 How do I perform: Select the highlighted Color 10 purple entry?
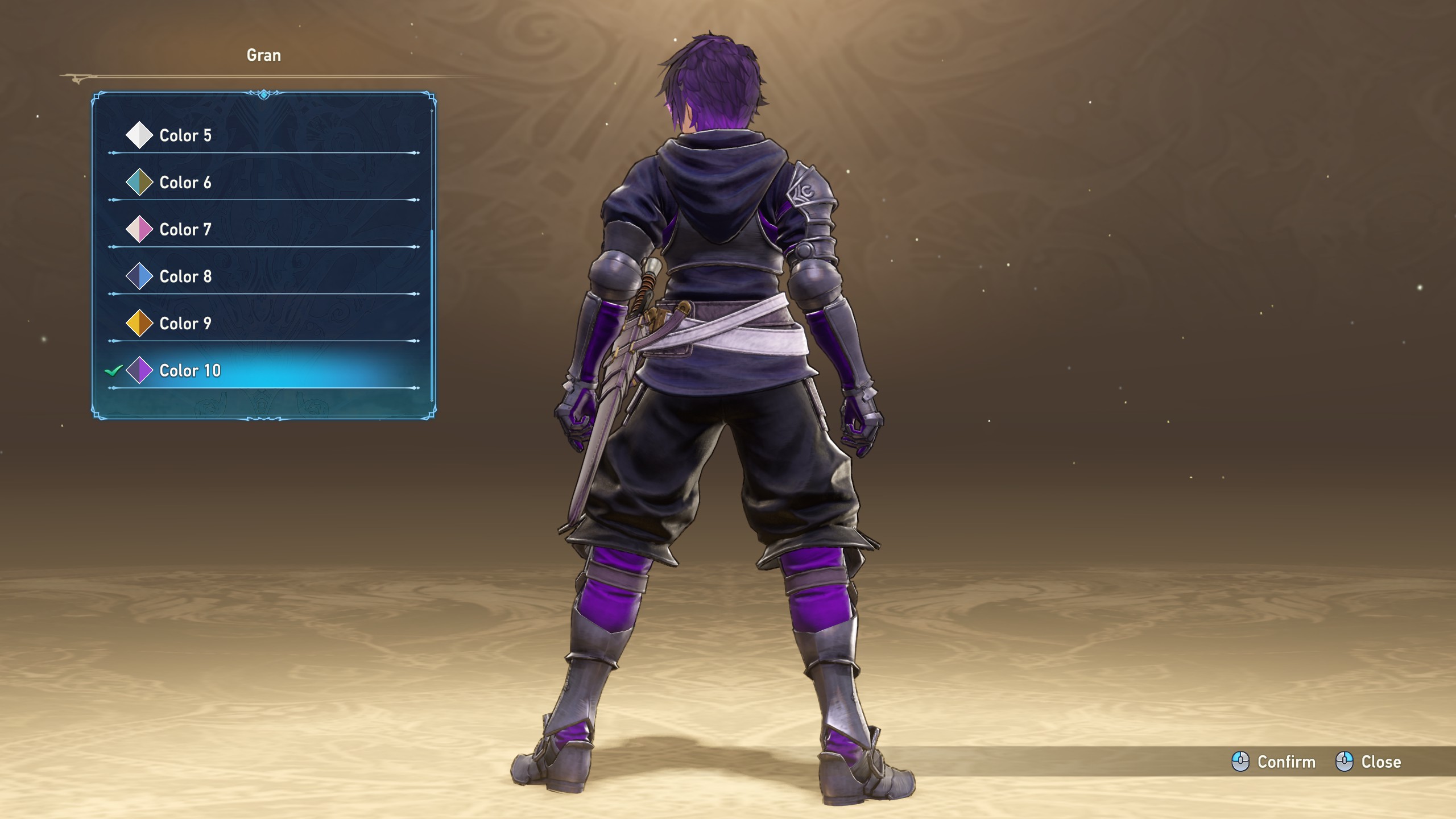coord(190,371)
